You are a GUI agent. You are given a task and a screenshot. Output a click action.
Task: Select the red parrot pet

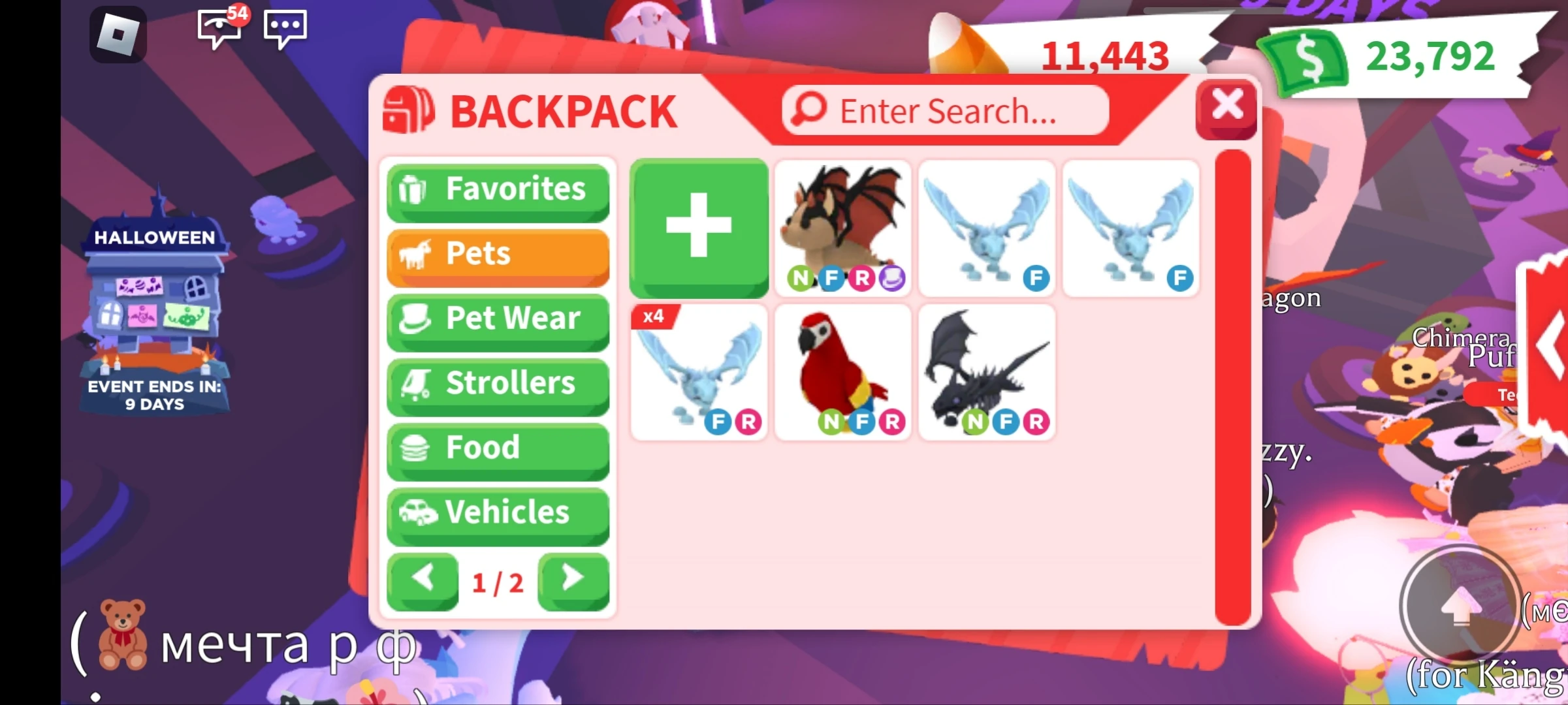pyautogui.click(x=842, y=372)
